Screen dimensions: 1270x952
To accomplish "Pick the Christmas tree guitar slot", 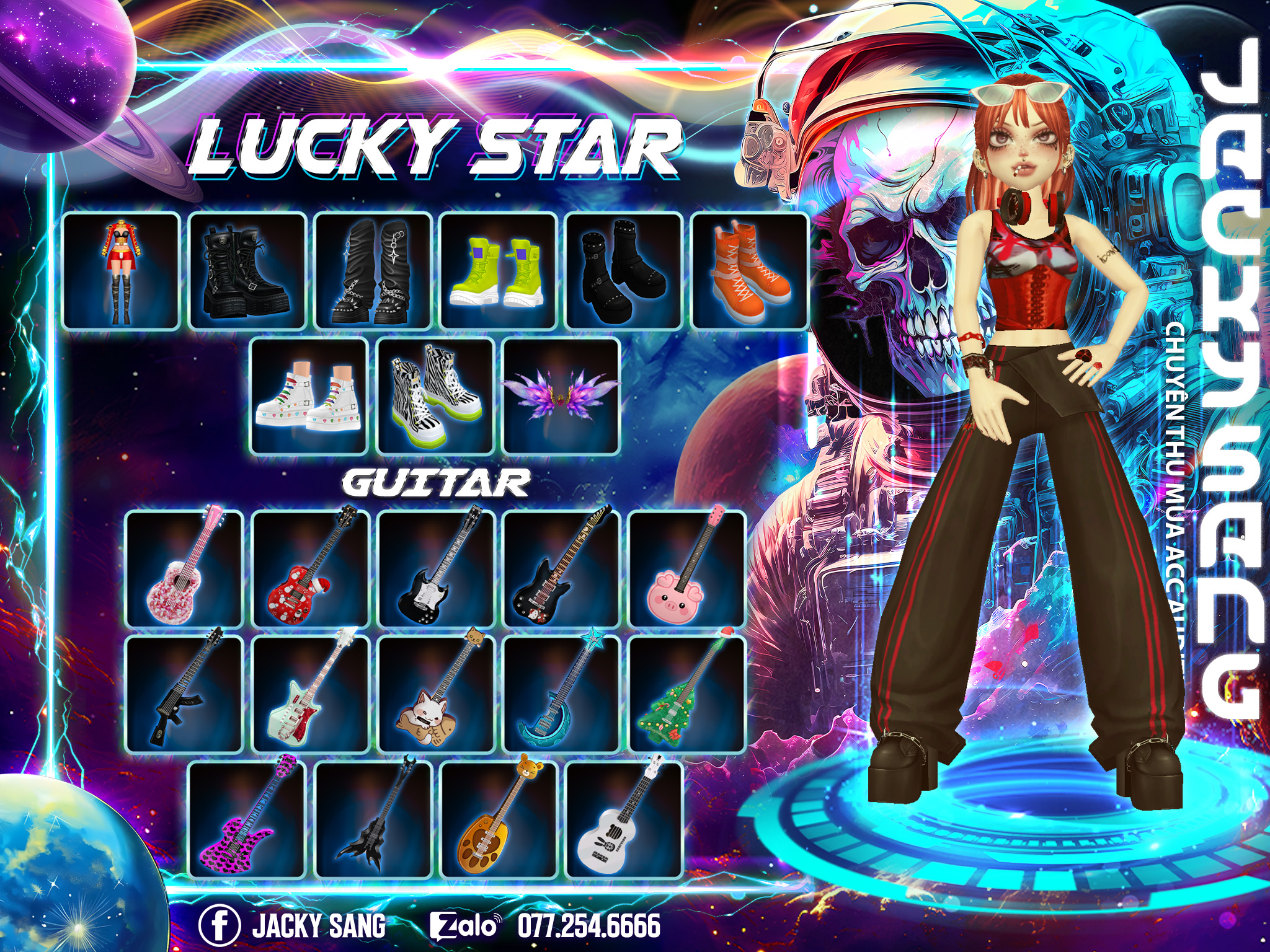I will tap(687, 694).
